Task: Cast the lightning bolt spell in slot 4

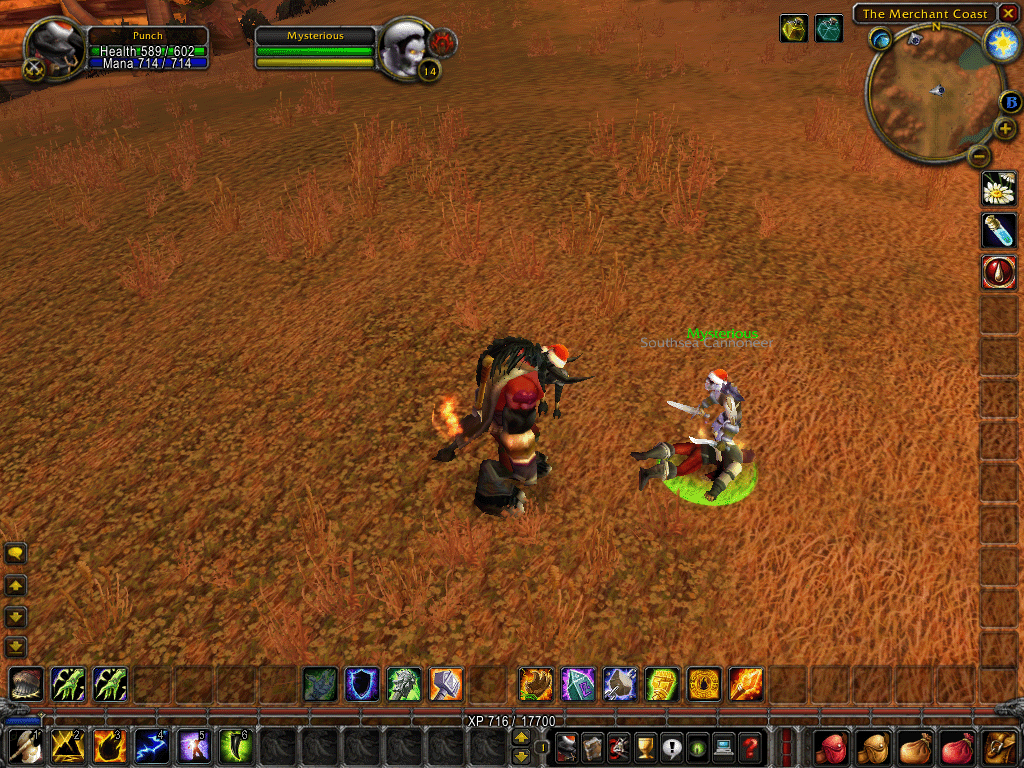Action: coord(151,746)
